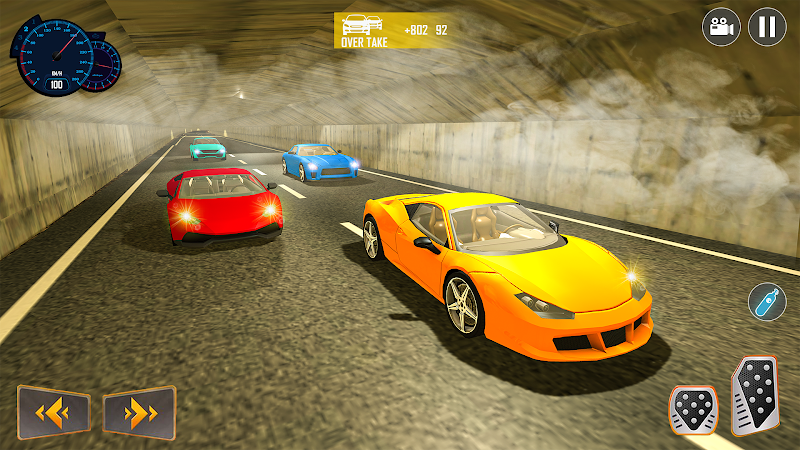Screen dimensions: 800x450
Task: Tap the brake pedal
Action: click(693, 409)
